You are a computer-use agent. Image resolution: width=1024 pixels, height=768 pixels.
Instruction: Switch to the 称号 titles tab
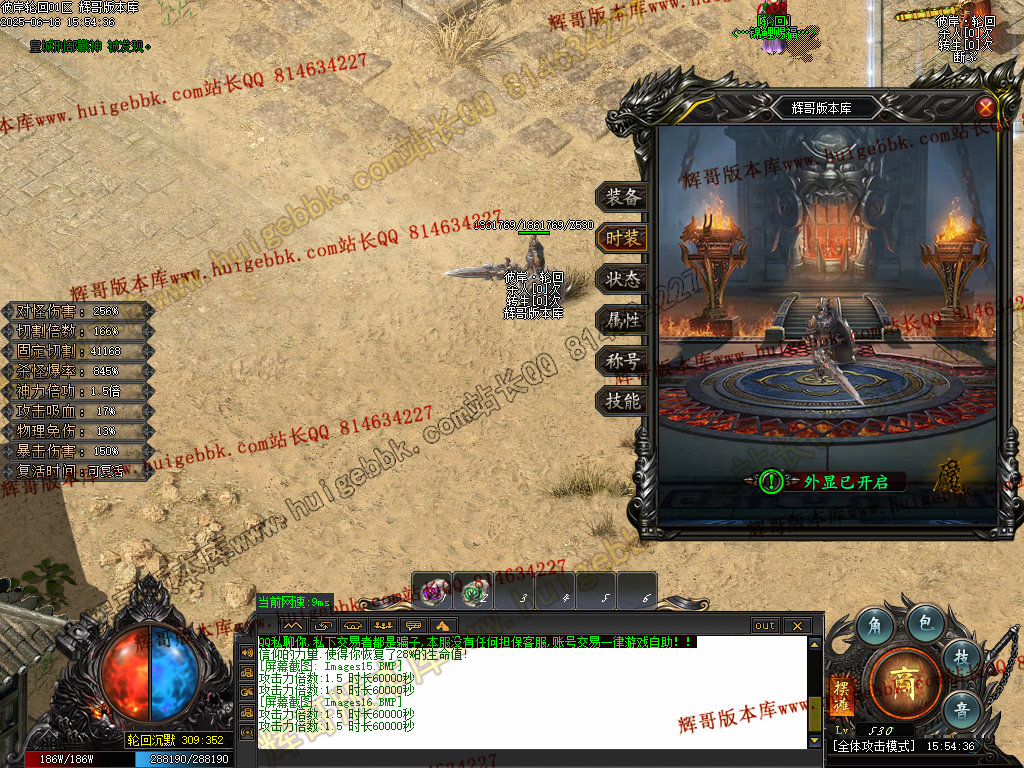[622, 361]
